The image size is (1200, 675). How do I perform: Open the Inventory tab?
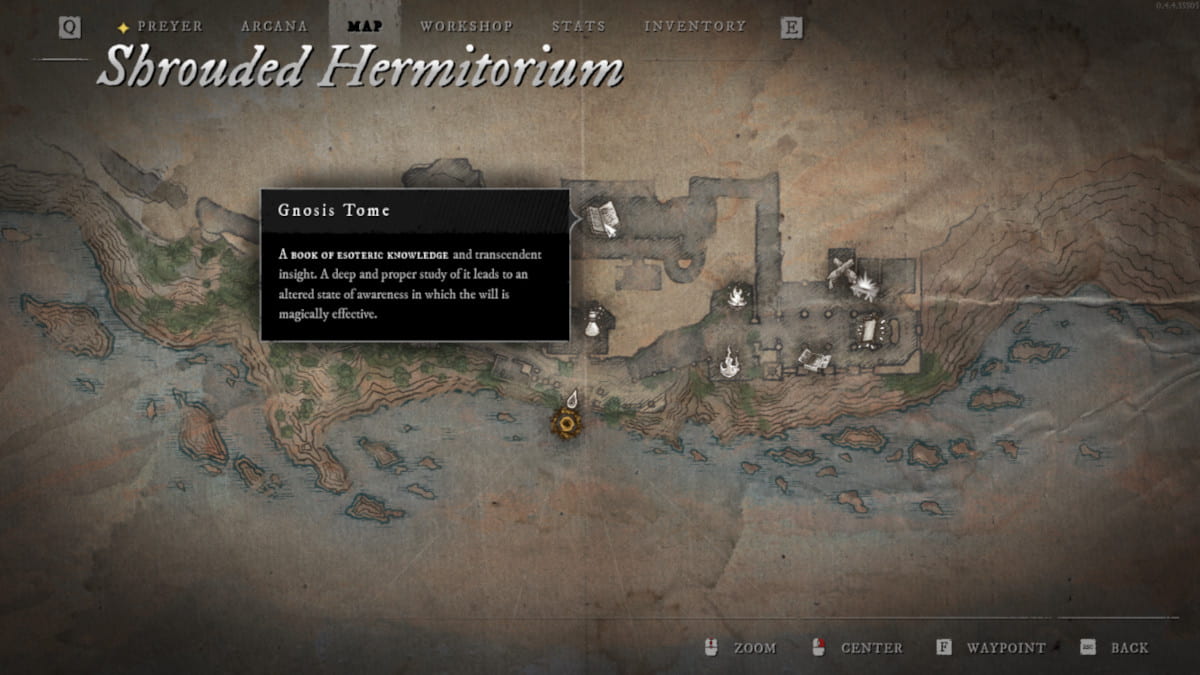point(694,26)
